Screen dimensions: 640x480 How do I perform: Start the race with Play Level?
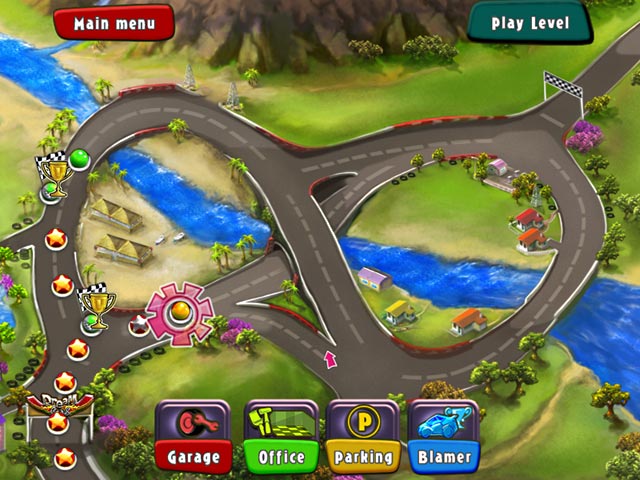[x=529, y=22]
